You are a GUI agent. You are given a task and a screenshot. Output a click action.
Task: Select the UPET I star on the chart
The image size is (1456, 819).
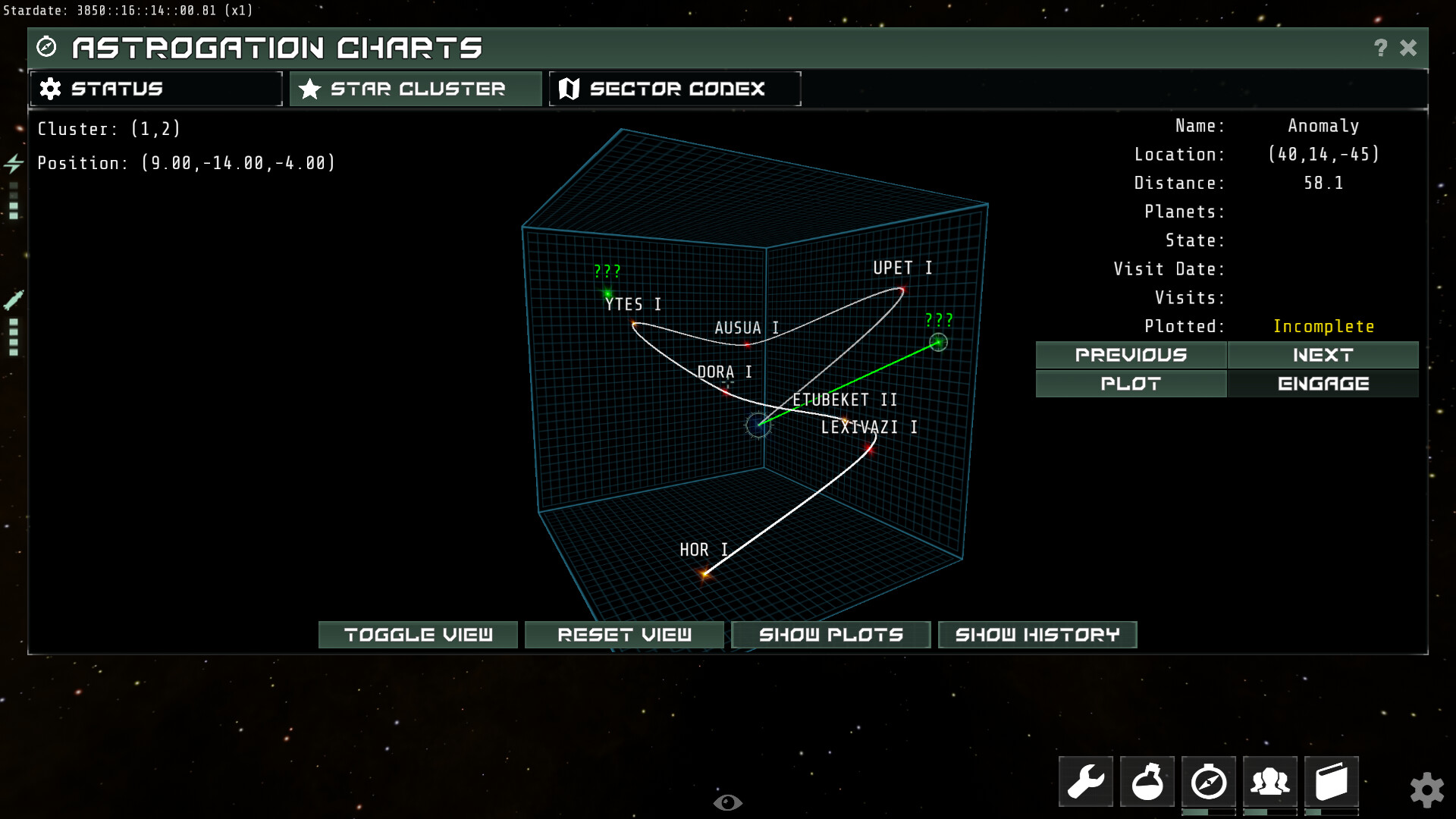tap(902, 290)
